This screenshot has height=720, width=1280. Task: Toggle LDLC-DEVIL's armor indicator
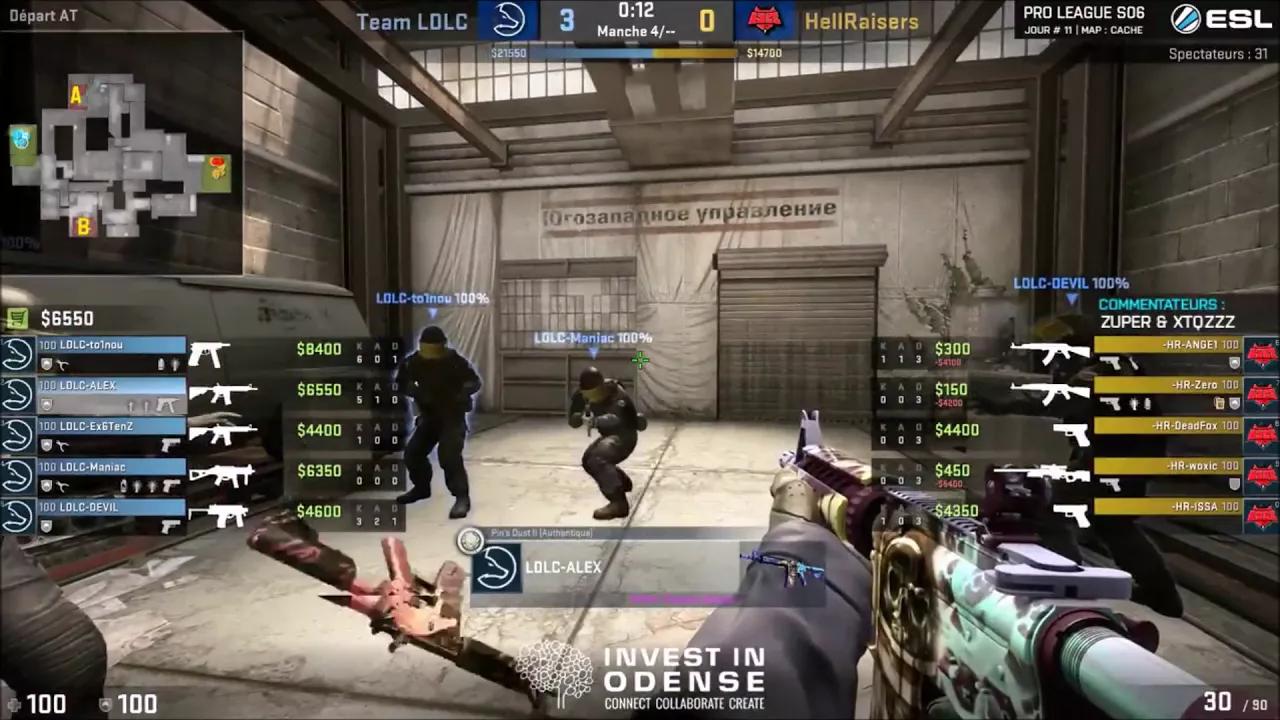click(46, 526)
